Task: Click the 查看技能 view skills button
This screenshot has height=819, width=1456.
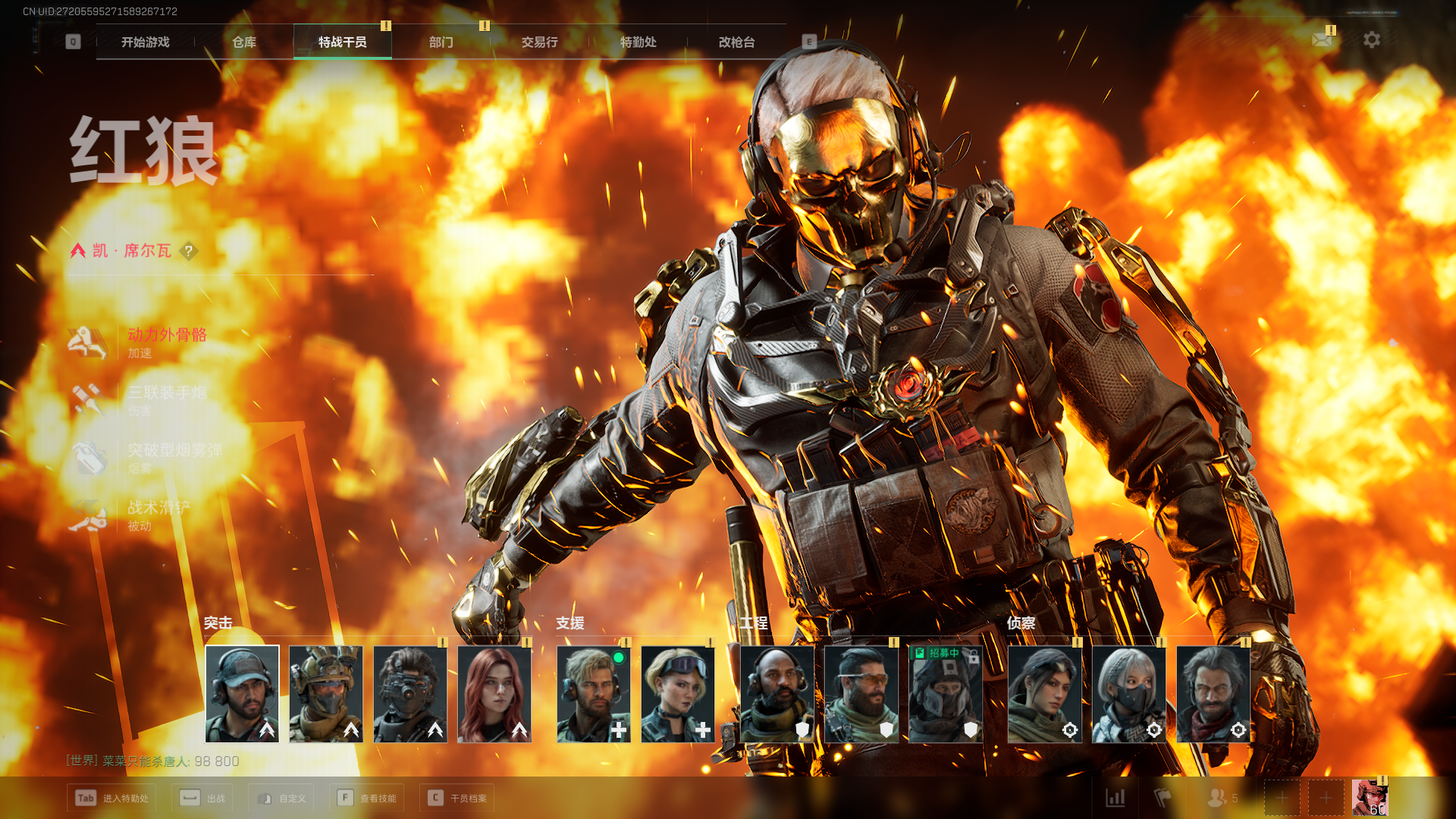Action: tap(369, 798)
